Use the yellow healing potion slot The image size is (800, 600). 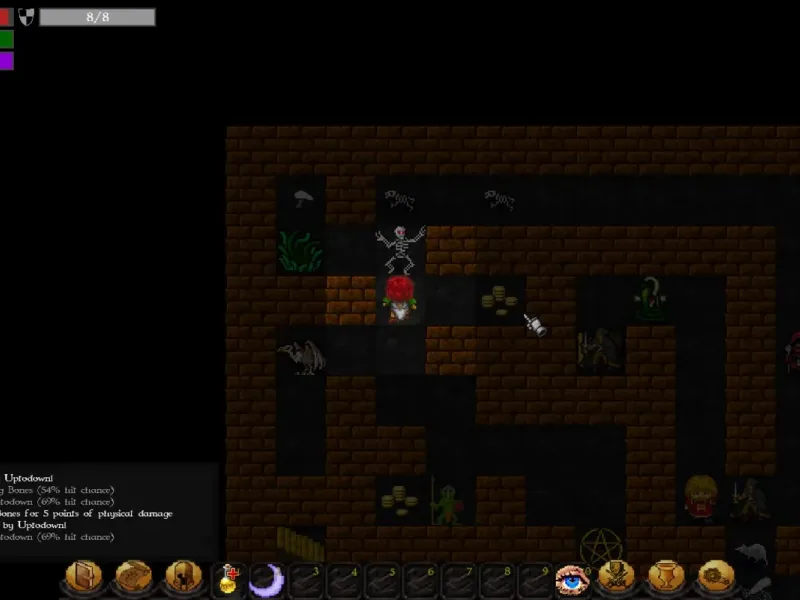[x=229, y=579]
